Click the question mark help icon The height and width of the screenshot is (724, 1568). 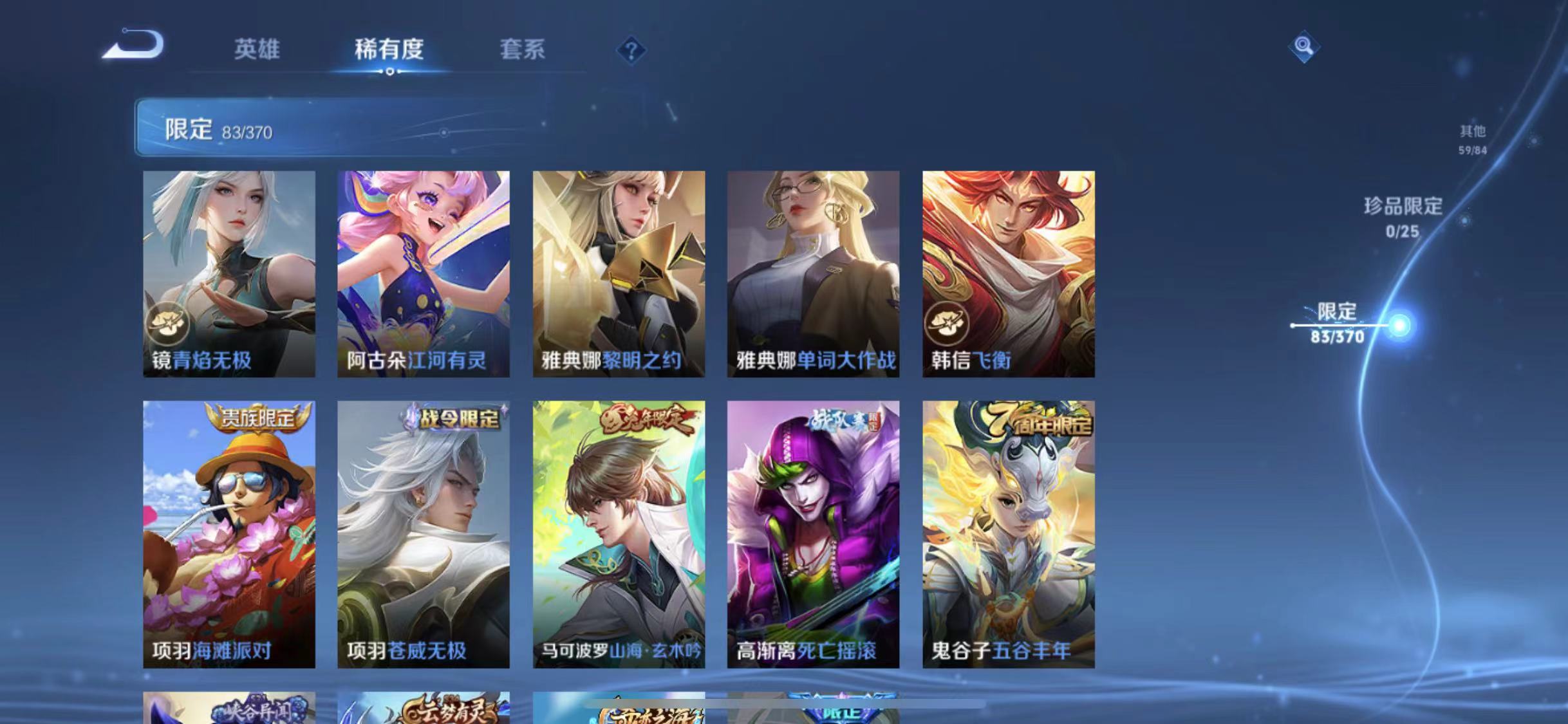click(x=634, y=50)
